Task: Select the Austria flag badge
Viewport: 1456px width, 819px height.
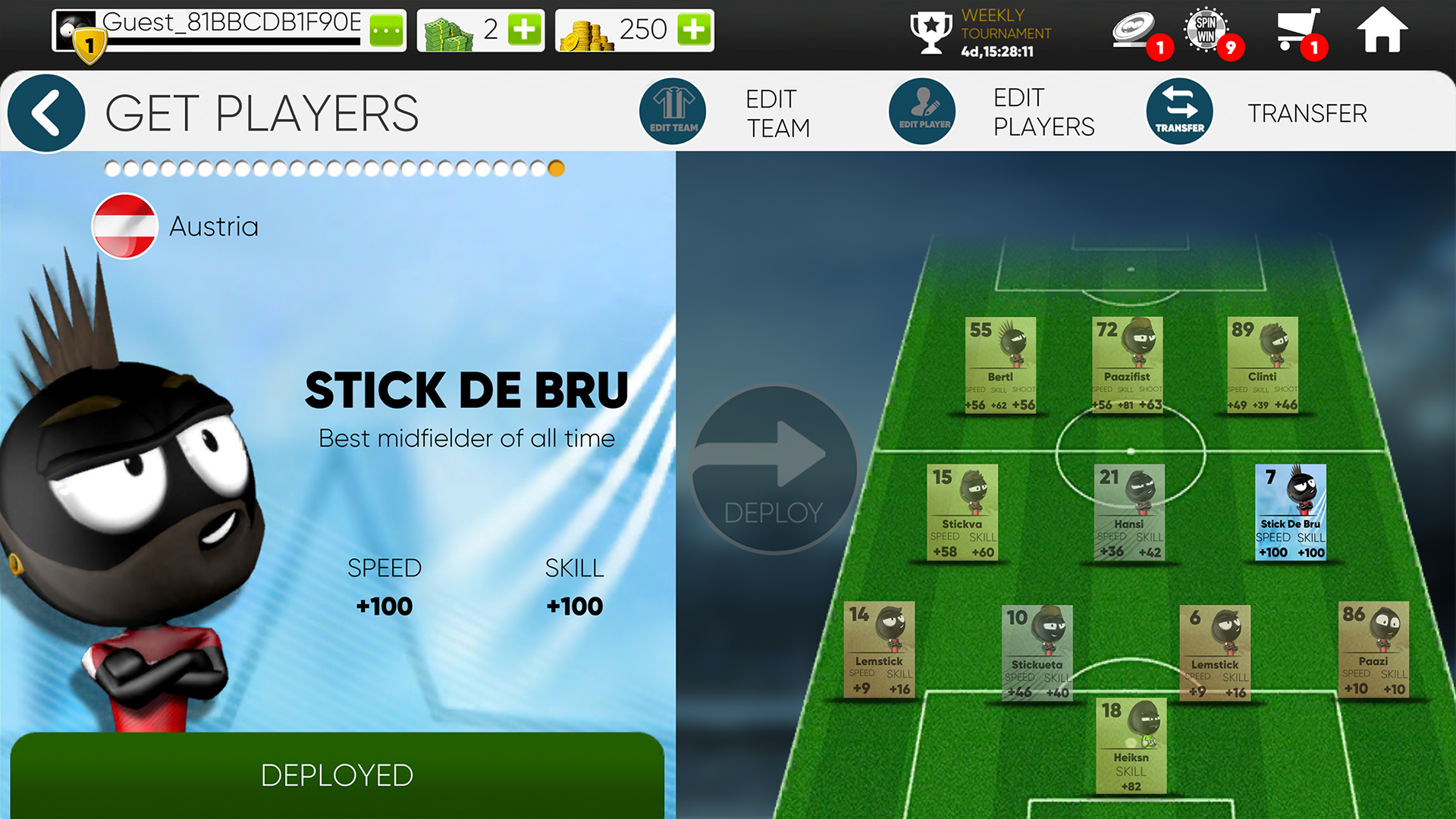Action: click(x=124, y=226)
